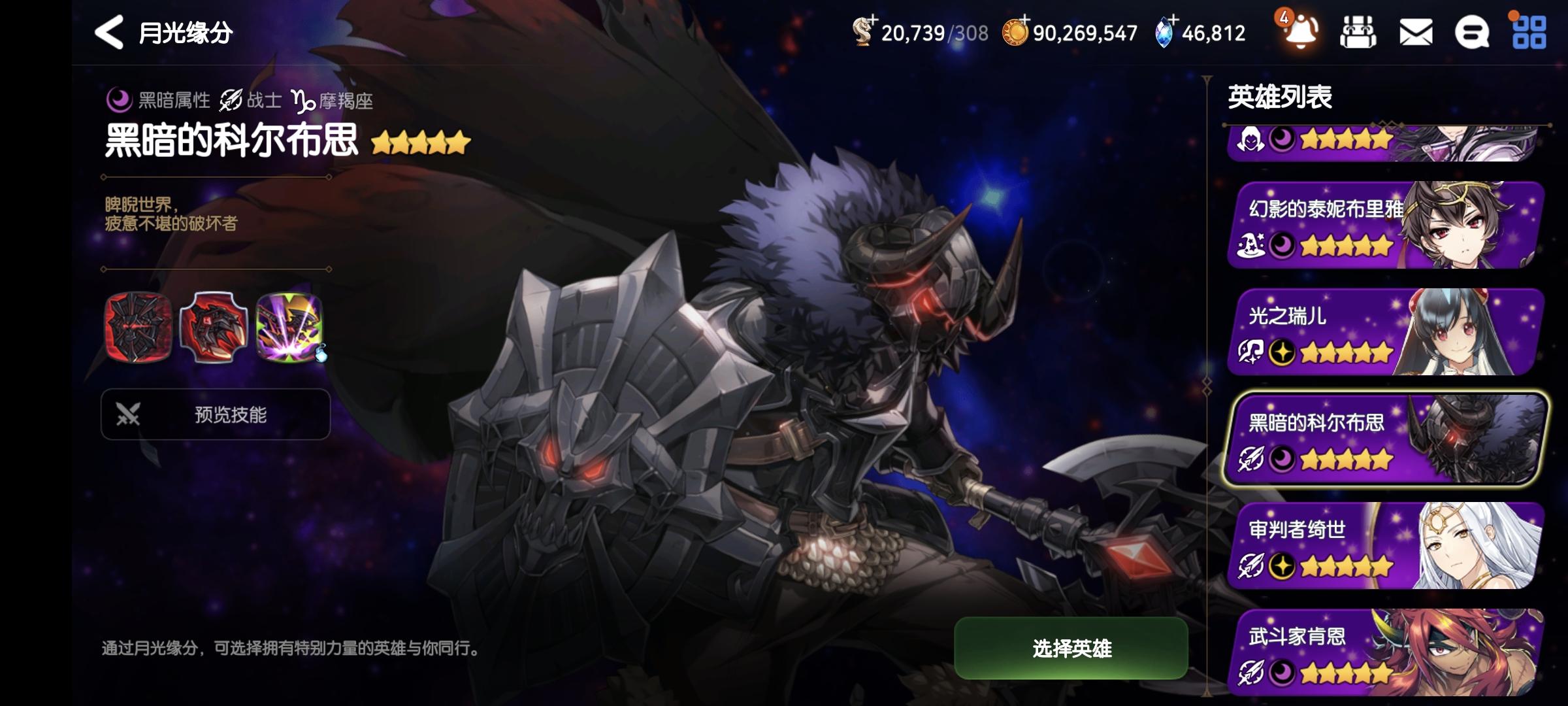Tap the summon ticket counter showing 20,739/308
The image size is (1568, 706).
(915, 33)
